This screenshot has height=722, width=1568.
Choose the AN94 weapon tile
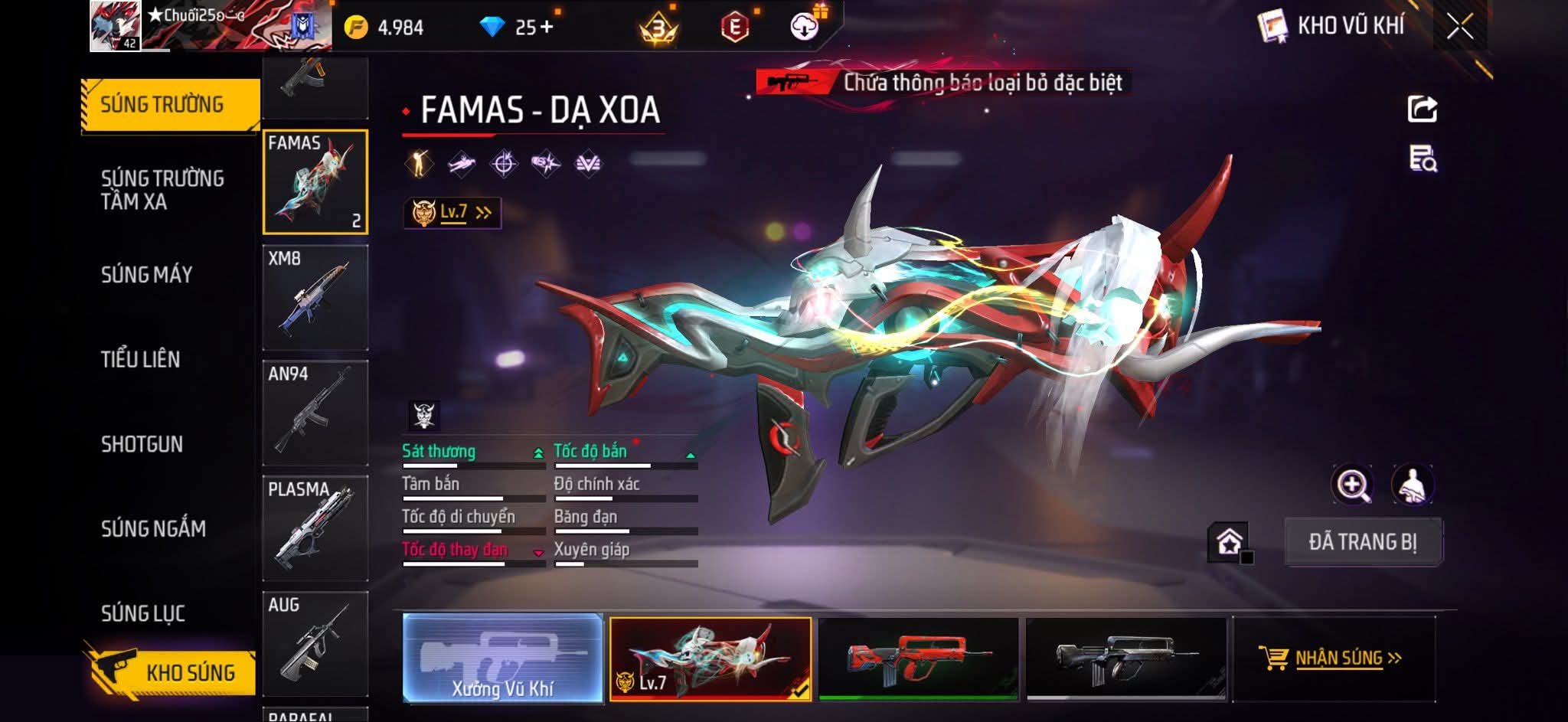[x=315, y=413]
